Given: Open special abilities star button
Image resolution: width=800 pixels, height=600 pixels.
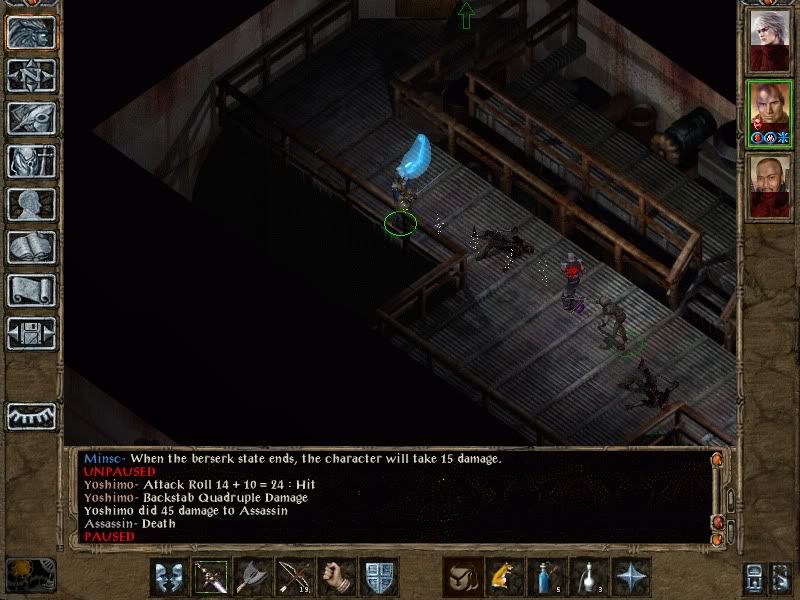Looking at the screenshot, I should (631, 577).
